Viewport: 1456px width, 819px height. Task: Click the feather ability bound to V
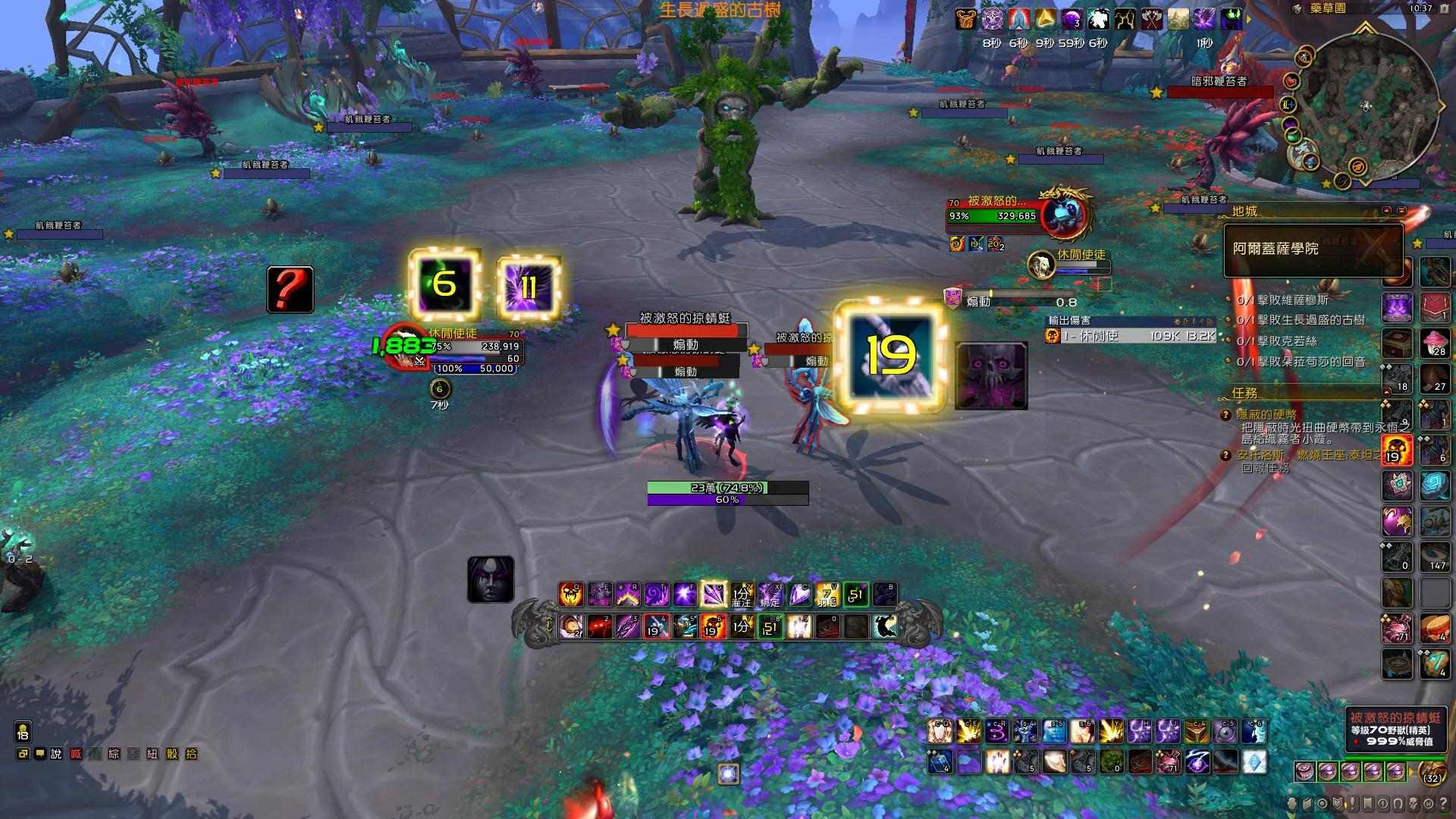[827, 594]
